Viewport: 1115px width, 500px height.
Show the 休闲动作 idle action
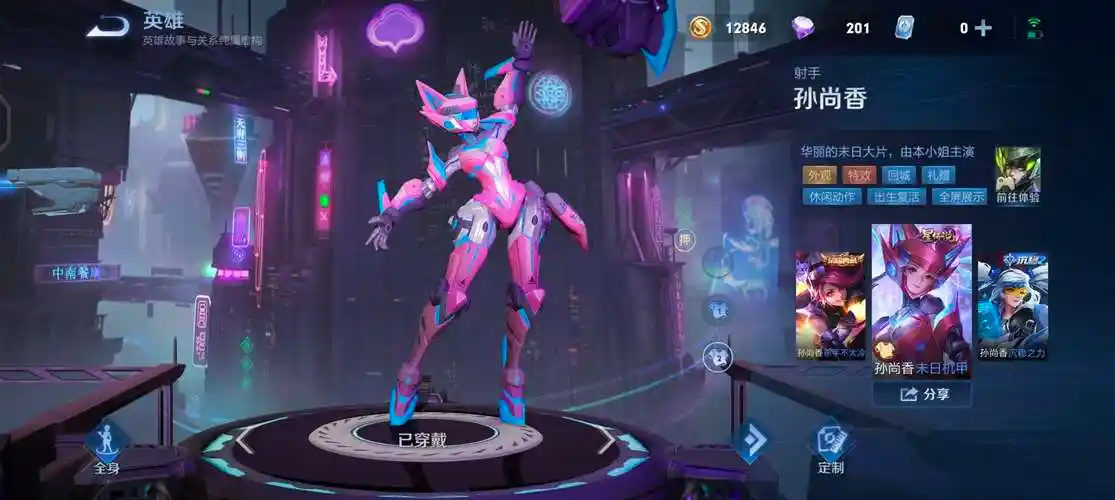(x=833, y=196)
